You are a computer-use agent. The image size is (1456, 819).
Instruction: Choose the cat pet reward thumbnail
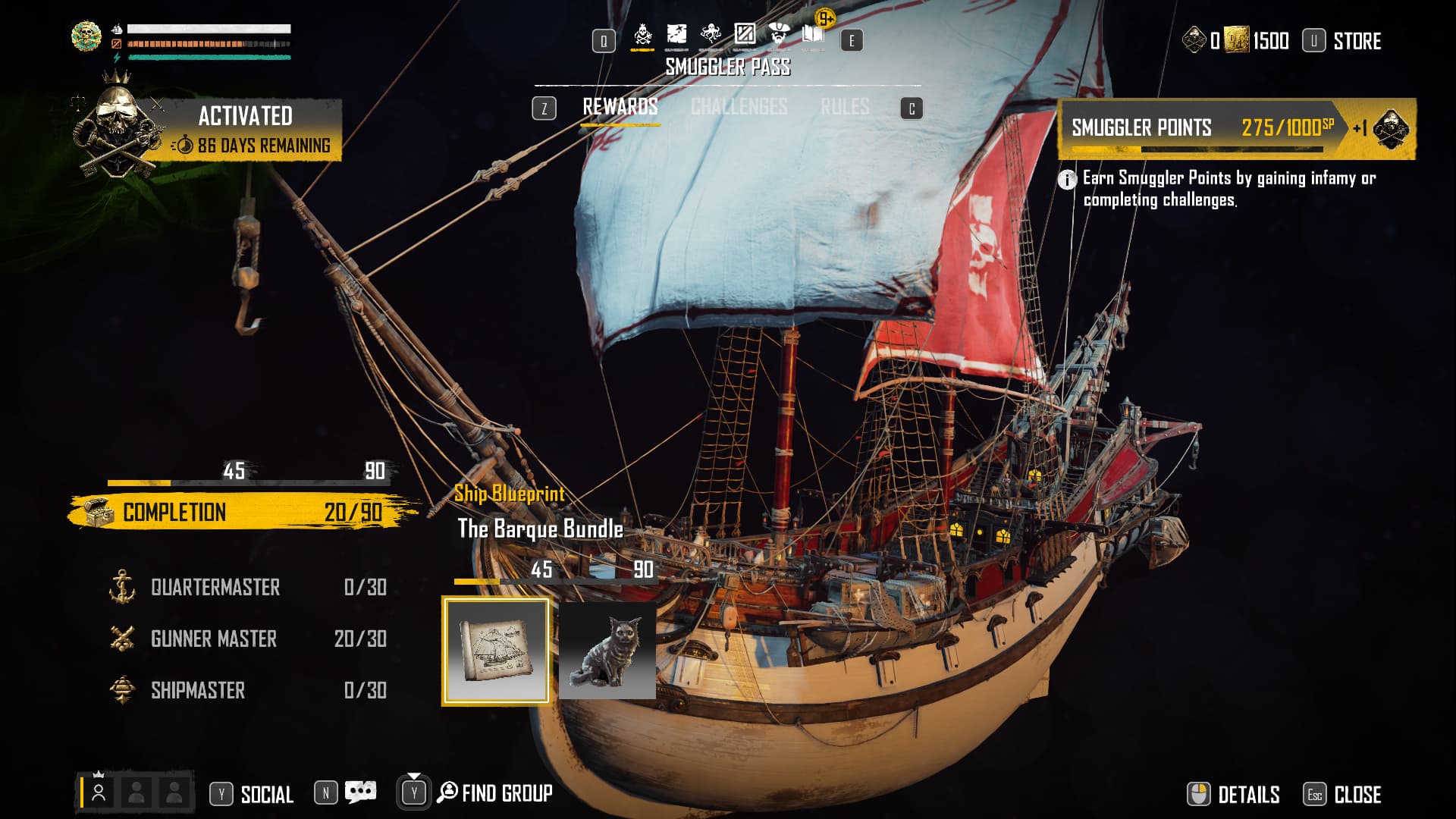pos(607,651)
